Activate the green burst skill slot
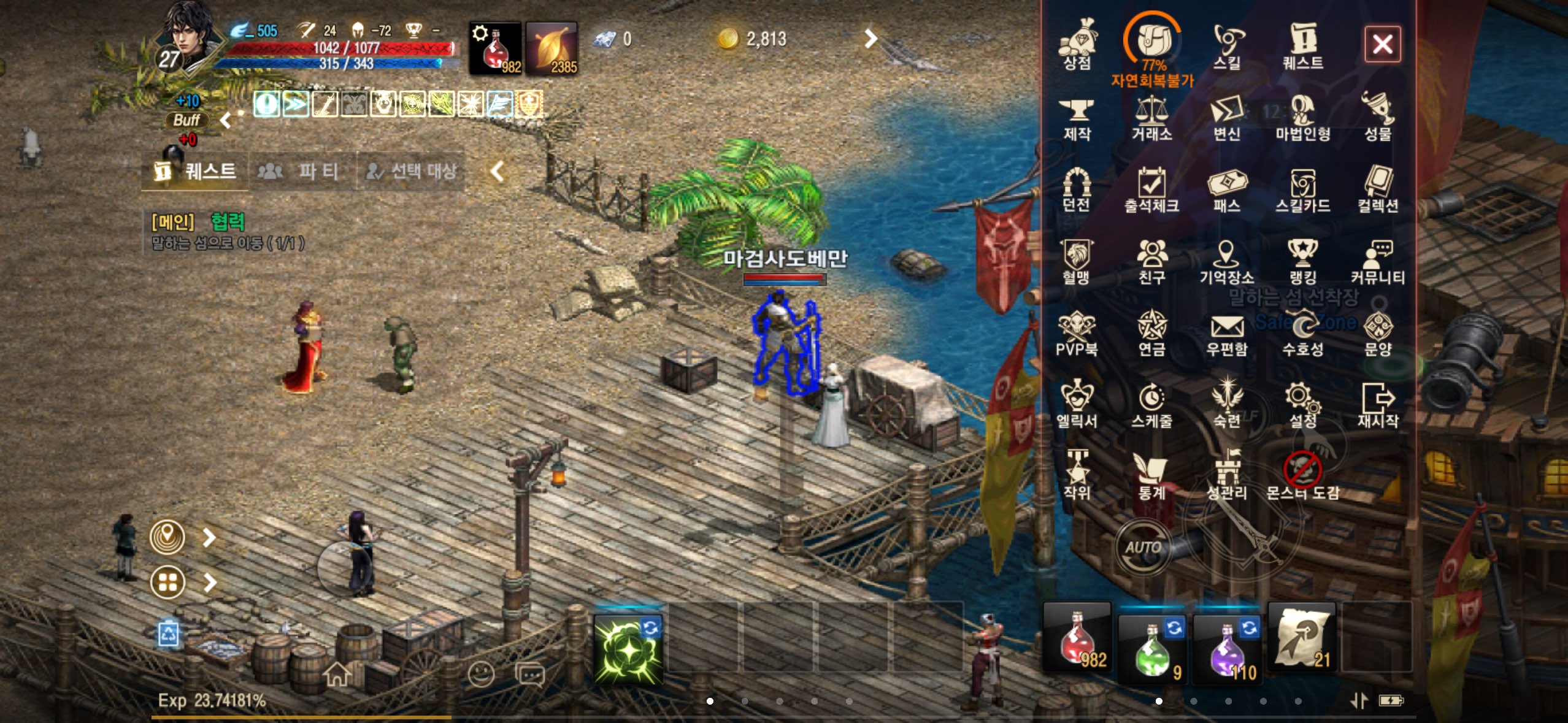Screen dimensions: 1568x723 pyautogui.click(x=628, y=649)
